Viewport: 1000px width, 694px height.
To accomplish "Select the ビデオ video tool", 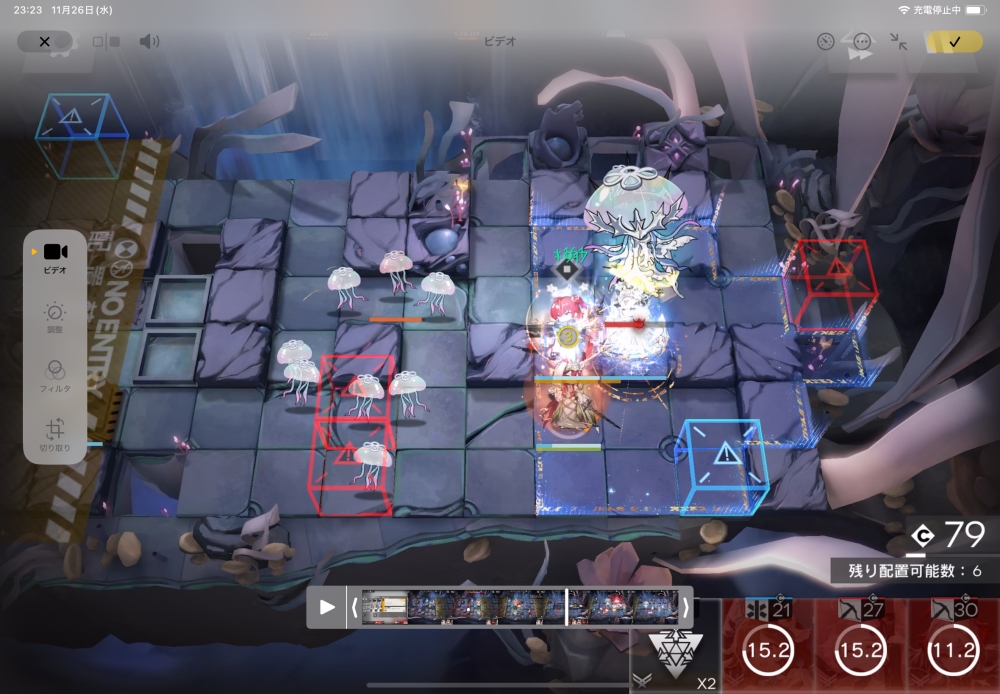I will click(55, 258).
